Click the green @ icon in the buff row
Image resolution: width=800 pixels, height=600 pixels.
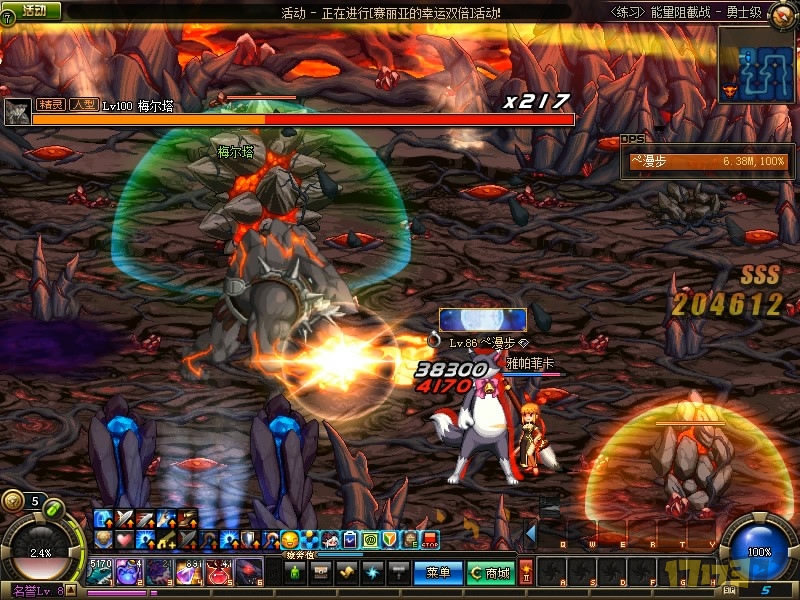click(370, 540)
